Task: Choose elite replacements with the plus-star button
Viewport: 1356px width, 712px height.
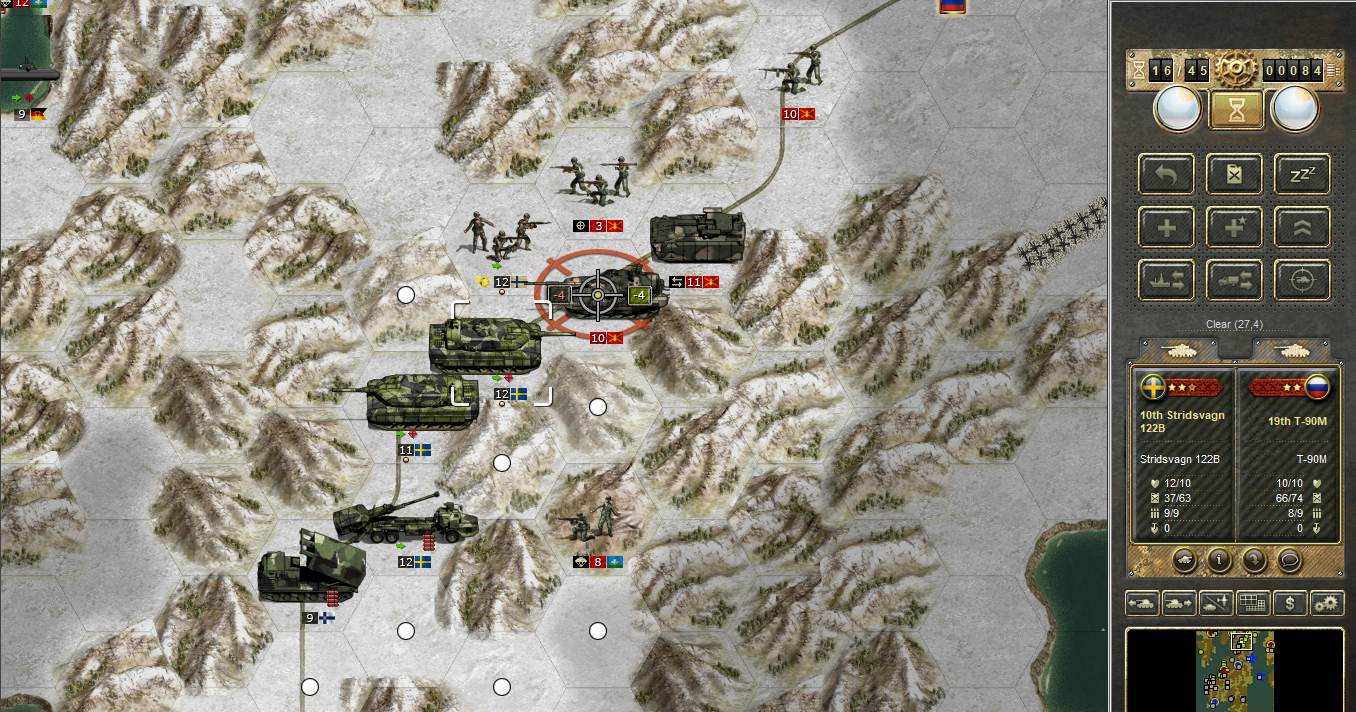Action: (1234, 227)
